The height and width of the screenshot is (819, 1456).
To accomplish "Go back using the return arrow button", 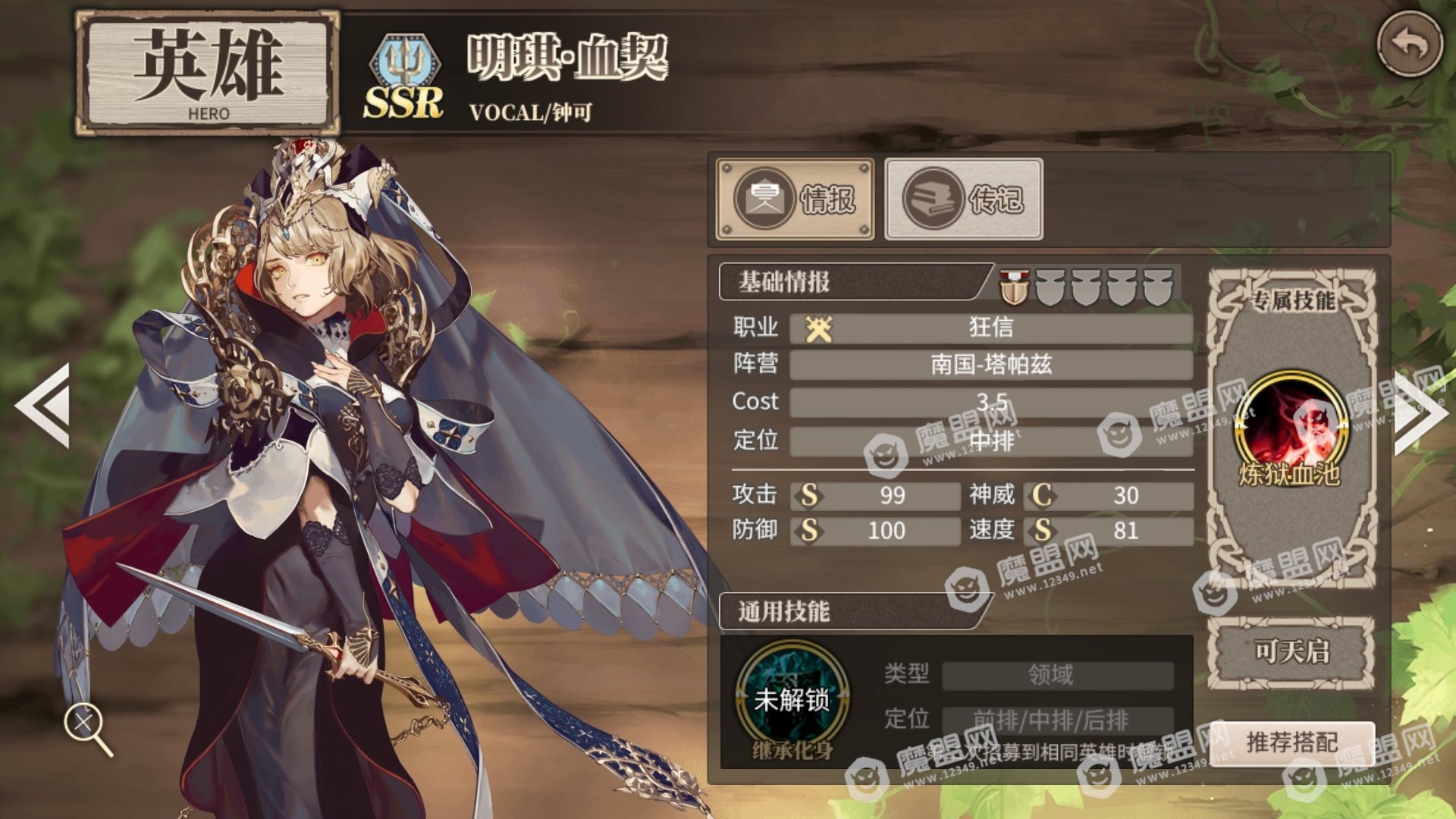I will 1409,44.
